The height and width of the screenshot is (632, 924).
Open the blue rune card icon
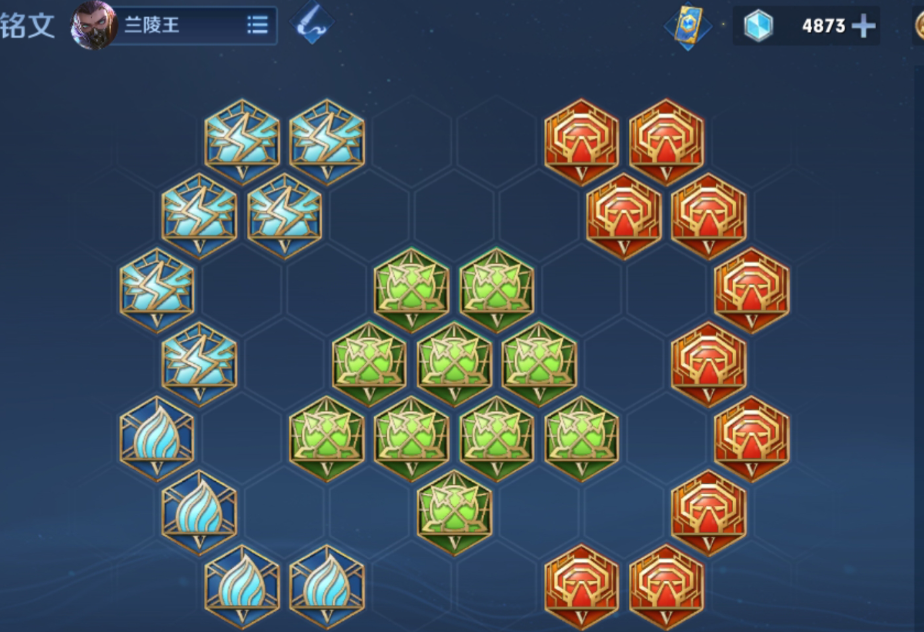[x=688, y=25]
